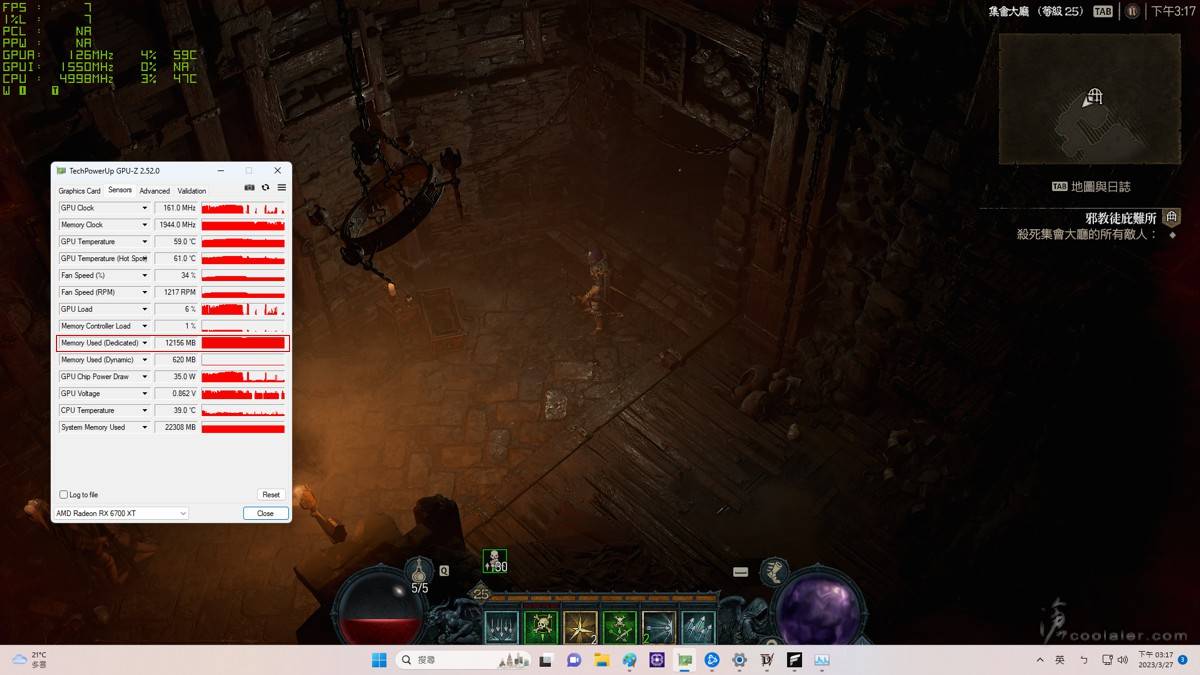Trigger the green skull-and-daggers skill

[x=619, y=628]
